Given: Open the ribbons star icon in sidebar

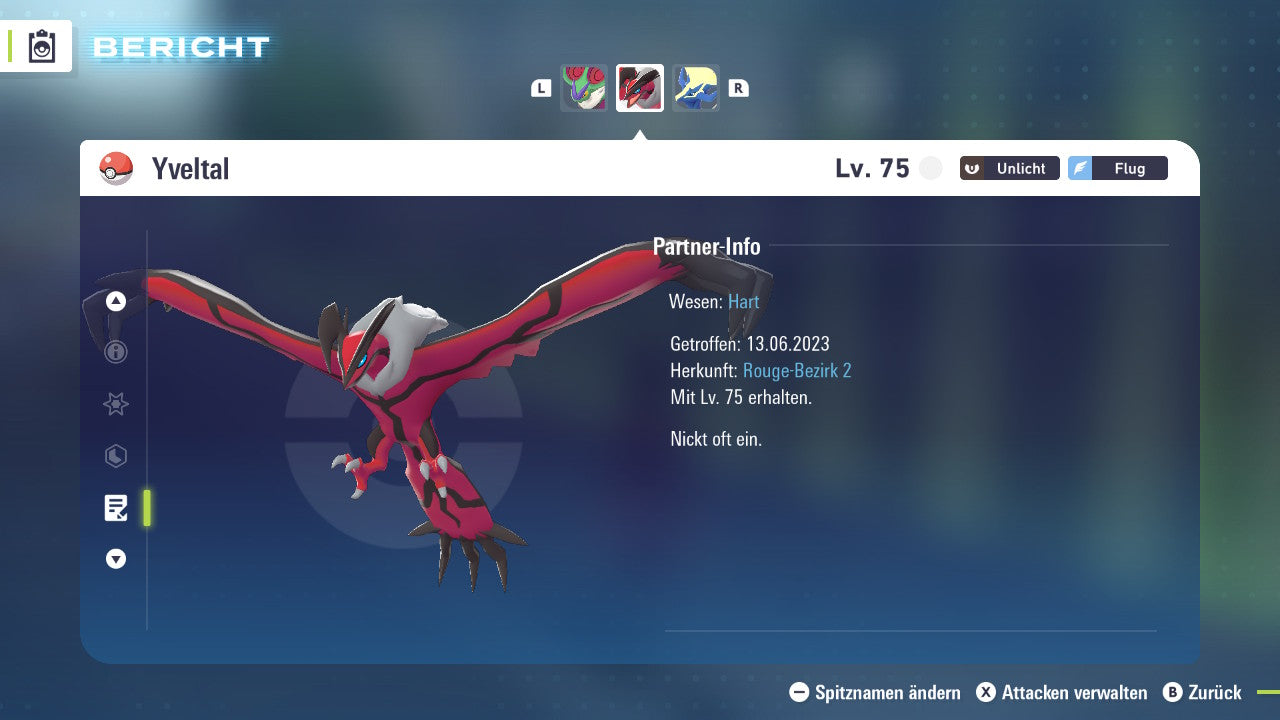Looking at the screenshot, I should click(115, 404).
